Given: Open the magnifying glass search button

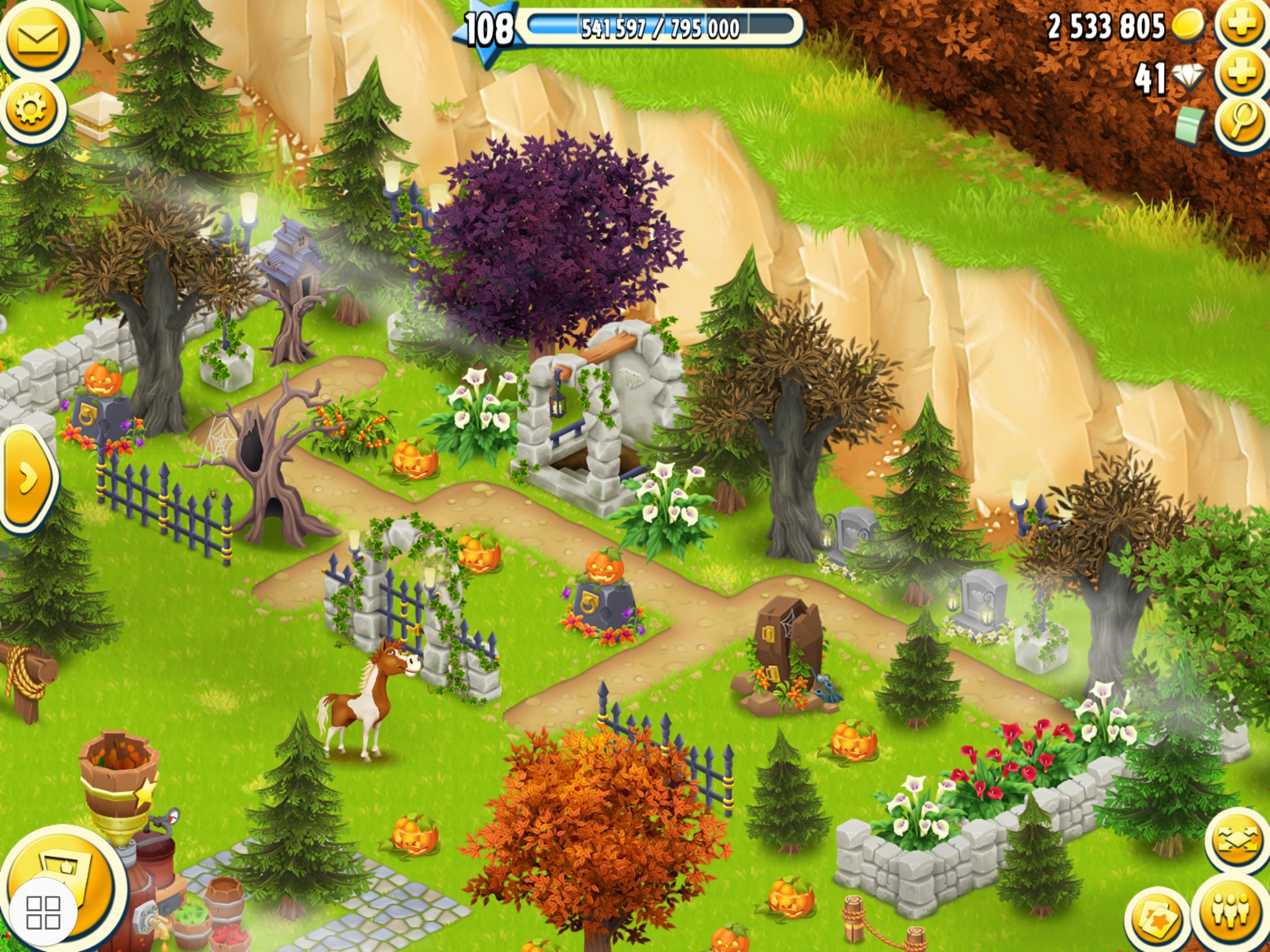Looking at the screenshot, I should pyautogui.click(x=1241, y=122).
